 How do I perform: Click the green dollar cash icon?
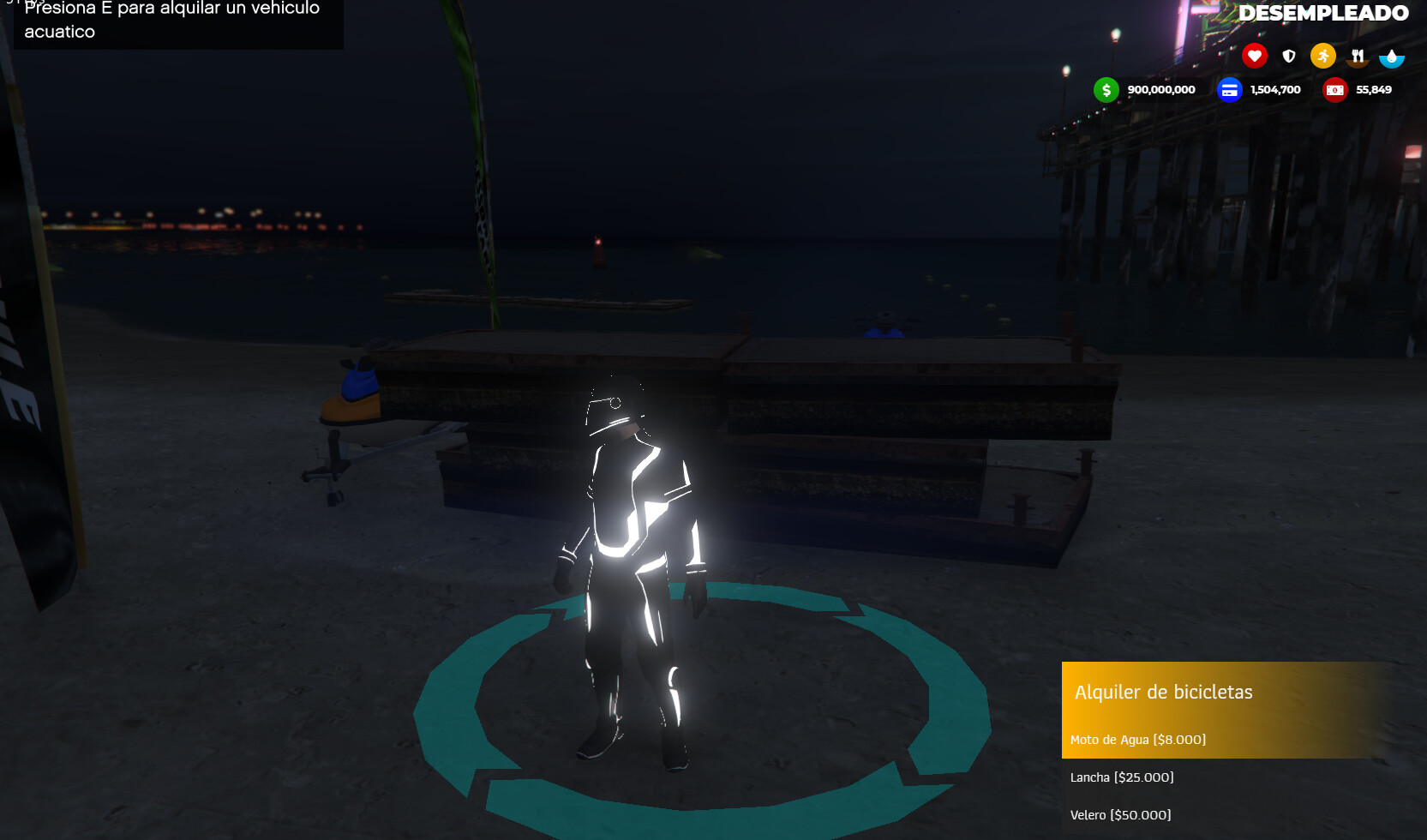(x=1106, y=89)
